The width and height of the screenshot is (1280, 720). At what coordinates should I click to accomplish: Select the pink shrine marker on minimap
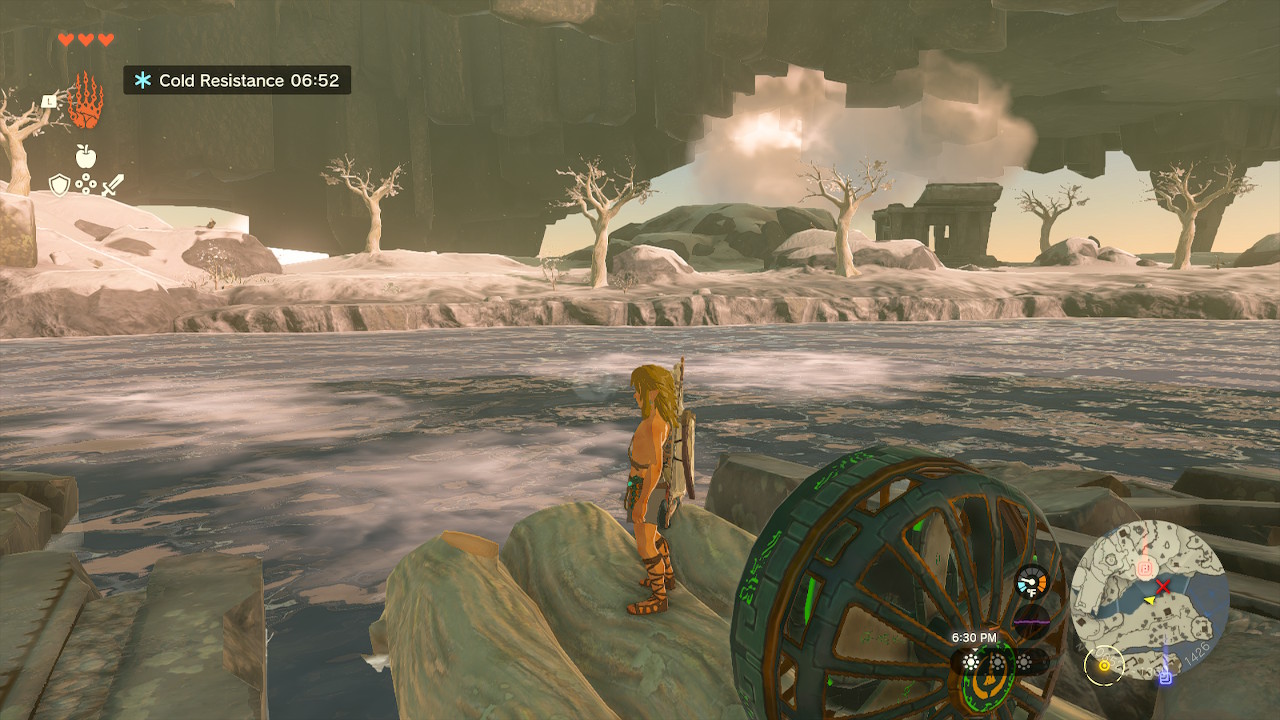[1144, 569]
